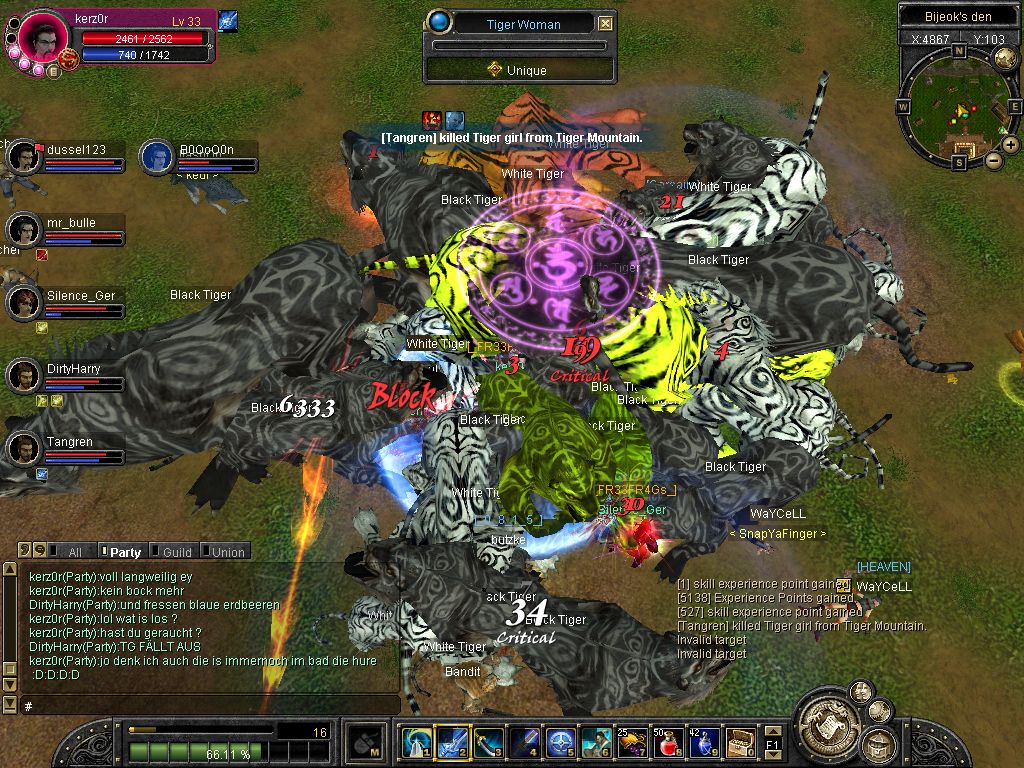Select the Party chat tab
This screenshot has height=768, width=1024.
125,551
